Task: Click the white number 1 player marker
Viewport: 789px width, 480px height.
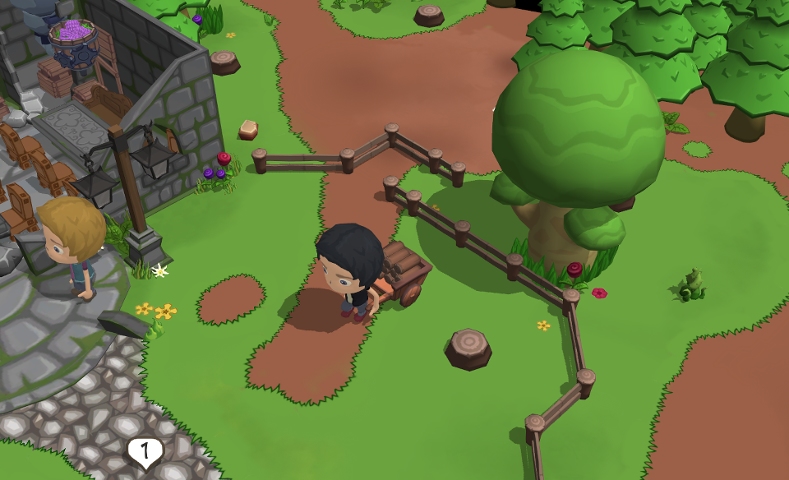Action: pos(145,452)
